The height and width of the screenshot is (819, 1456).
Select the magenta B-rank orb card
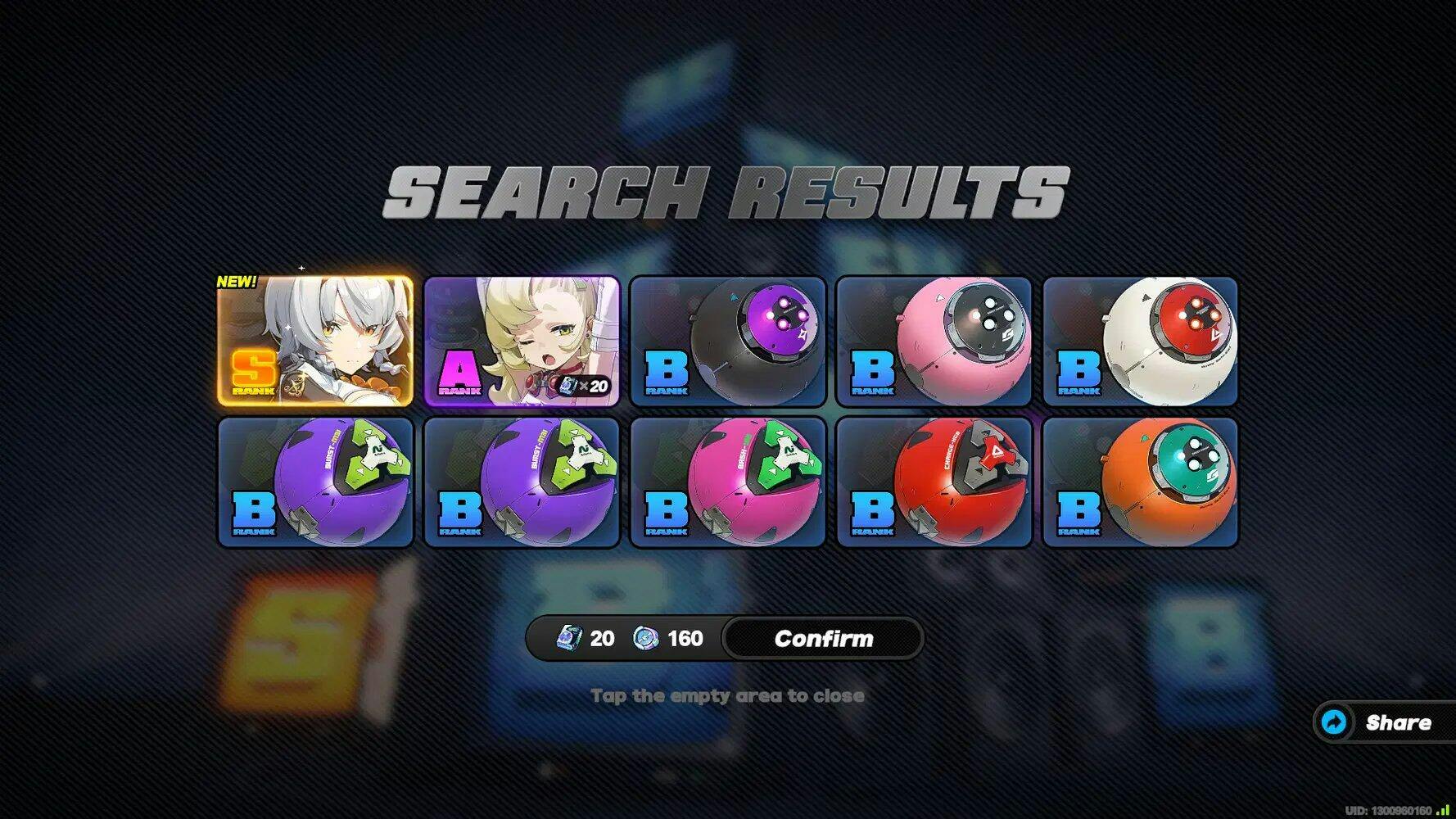click(x=728, y=482)
